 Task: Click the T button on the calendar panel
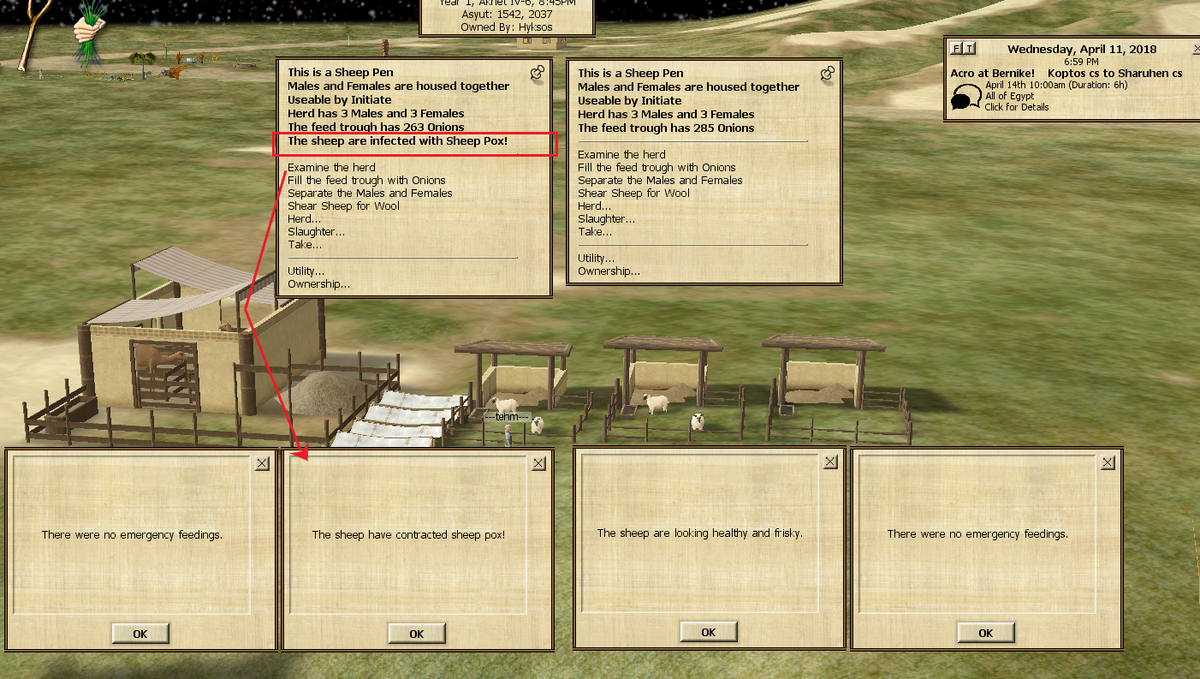coord(968,48)
